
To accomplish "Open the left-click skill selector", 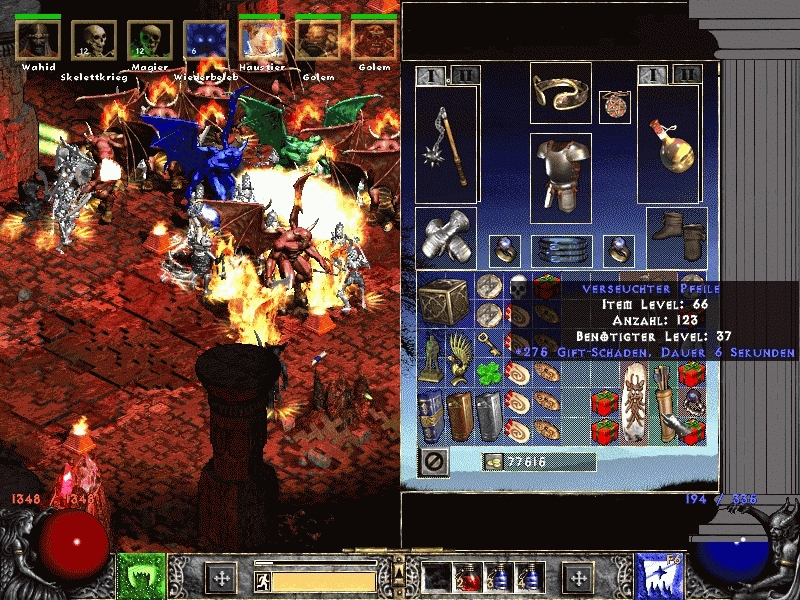I will (x=142, y=577).
